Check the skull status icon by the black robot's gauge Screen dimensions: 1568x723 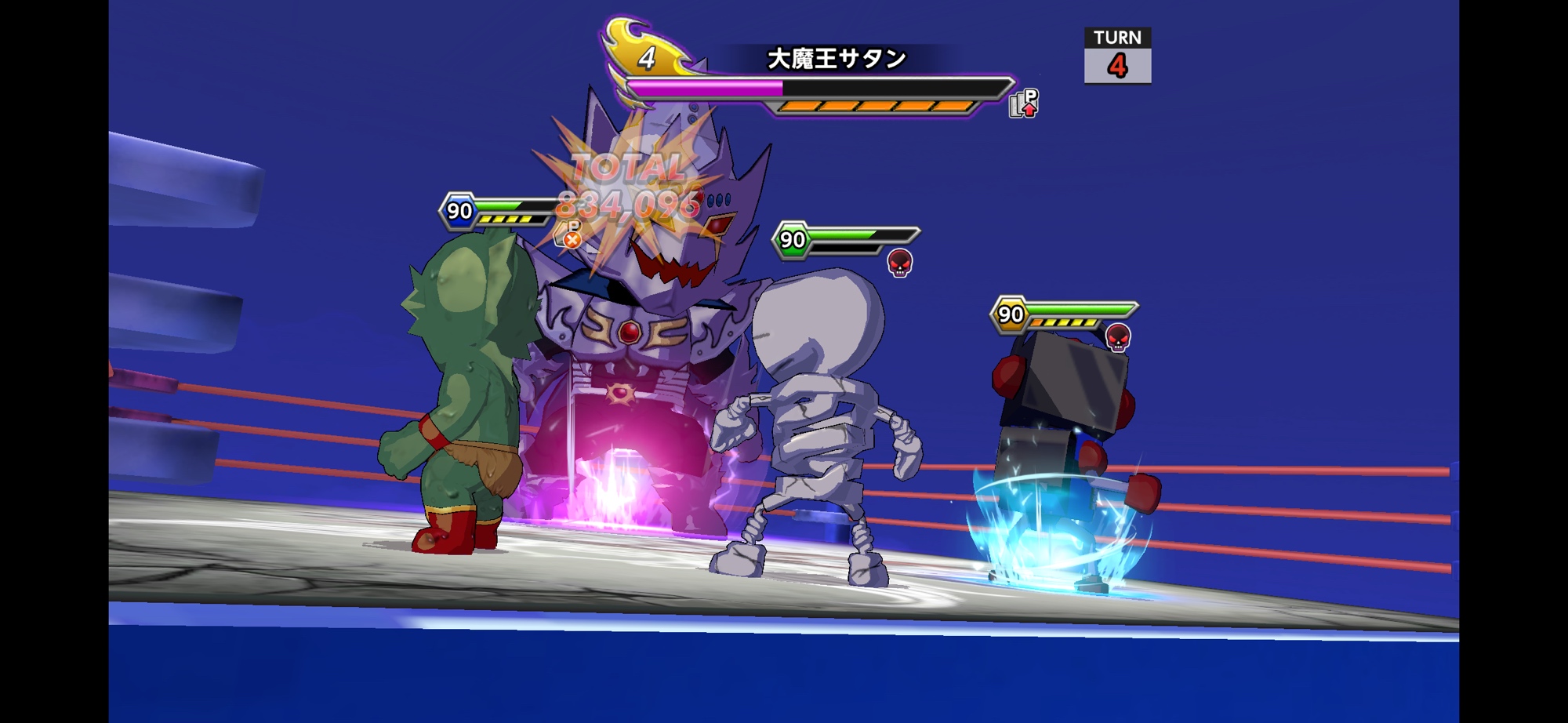pos(1117,337)
